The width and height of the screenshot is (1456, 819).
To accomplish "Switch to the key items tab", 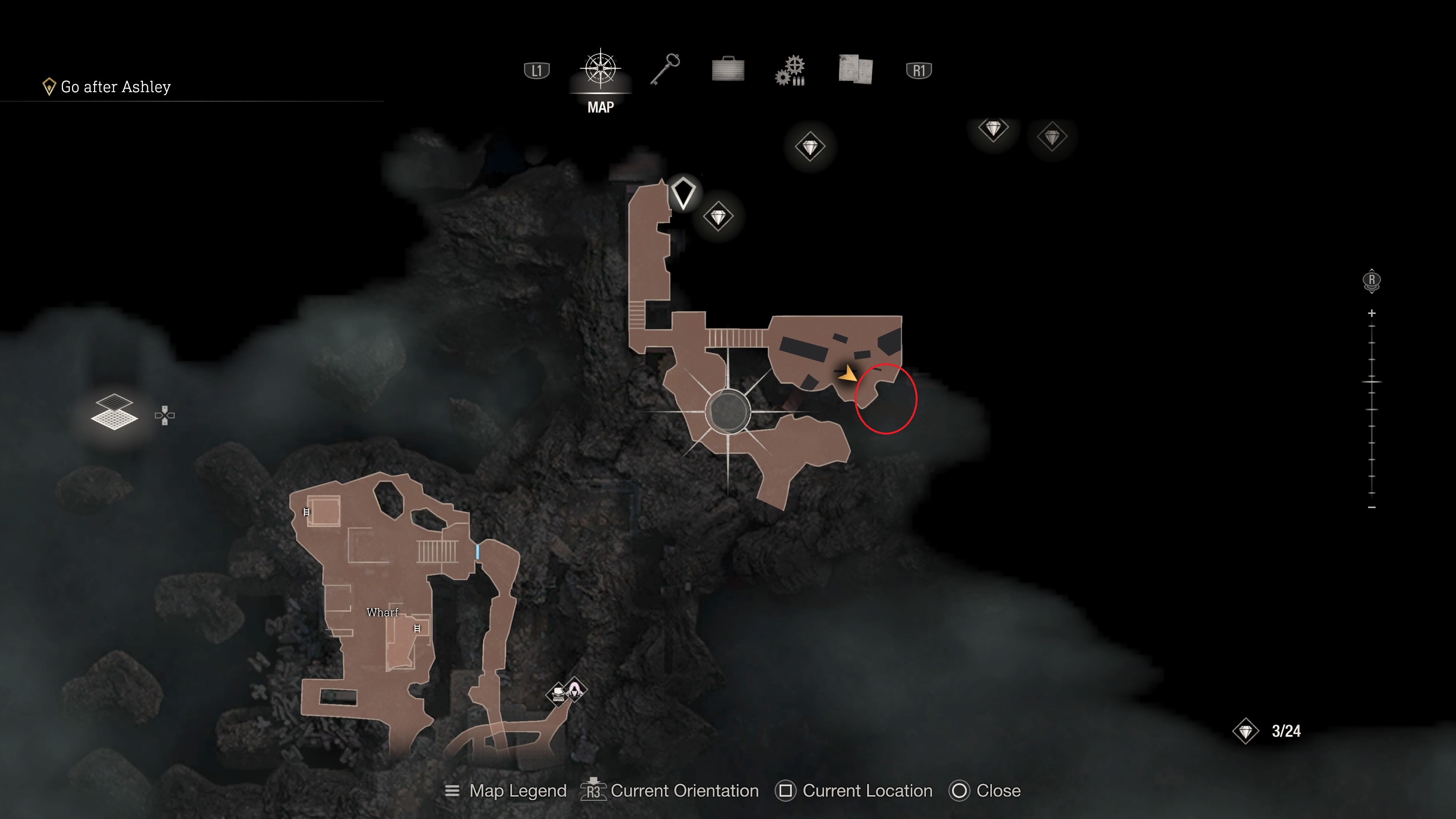I will pyautogui.click(x=665, y=69).
